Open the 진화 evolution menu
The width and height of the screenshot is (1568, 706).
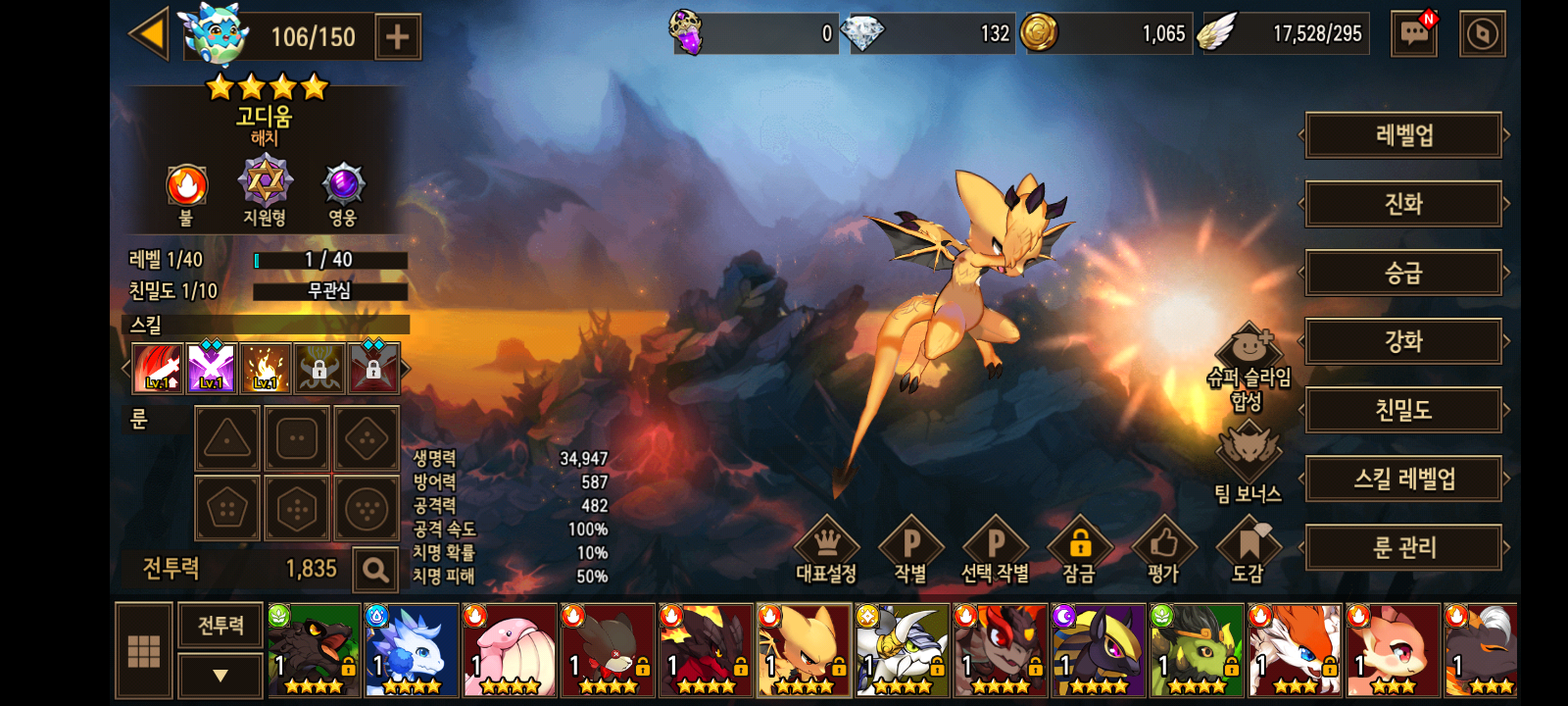1403,204
